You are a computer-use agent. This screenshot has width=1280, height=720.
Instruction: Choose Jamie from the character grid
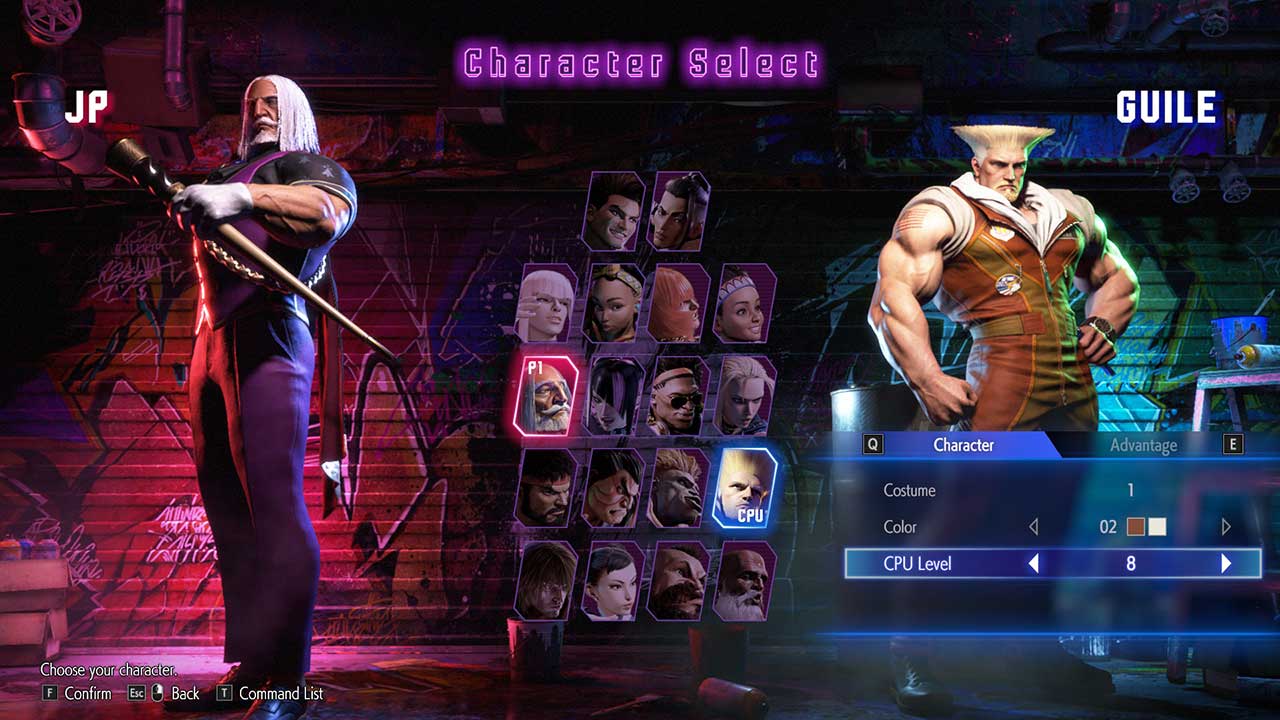click(679, 211)
